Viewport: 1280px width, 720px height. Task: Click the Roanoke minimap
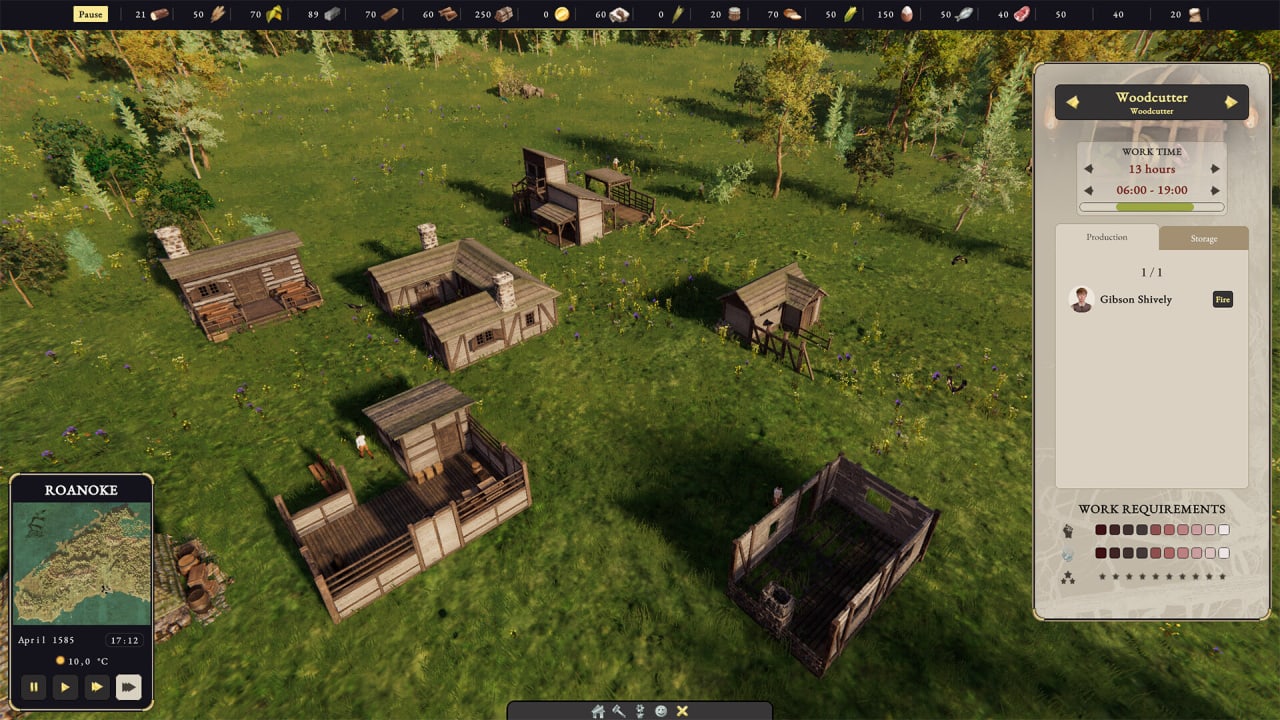pos(82,563)
